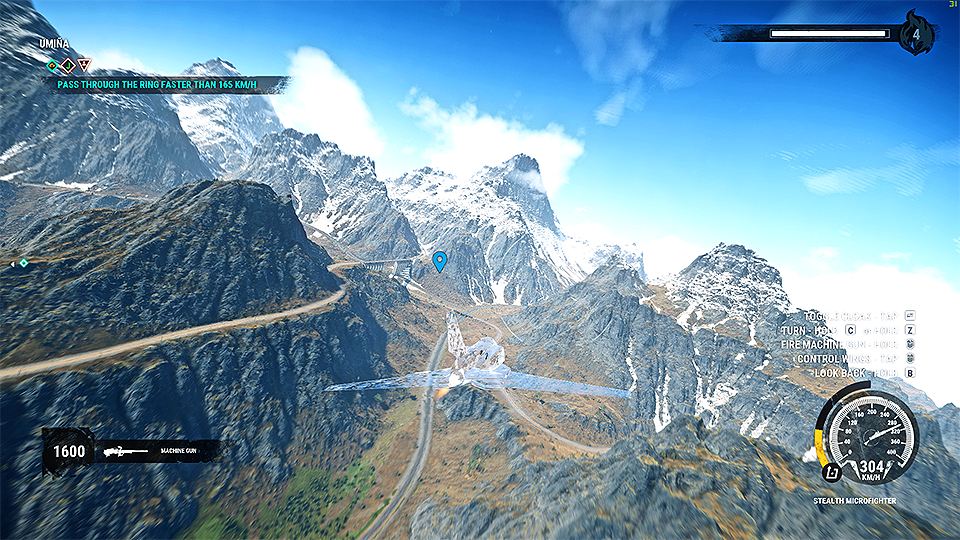Click the blue waypoint marker

439,262
